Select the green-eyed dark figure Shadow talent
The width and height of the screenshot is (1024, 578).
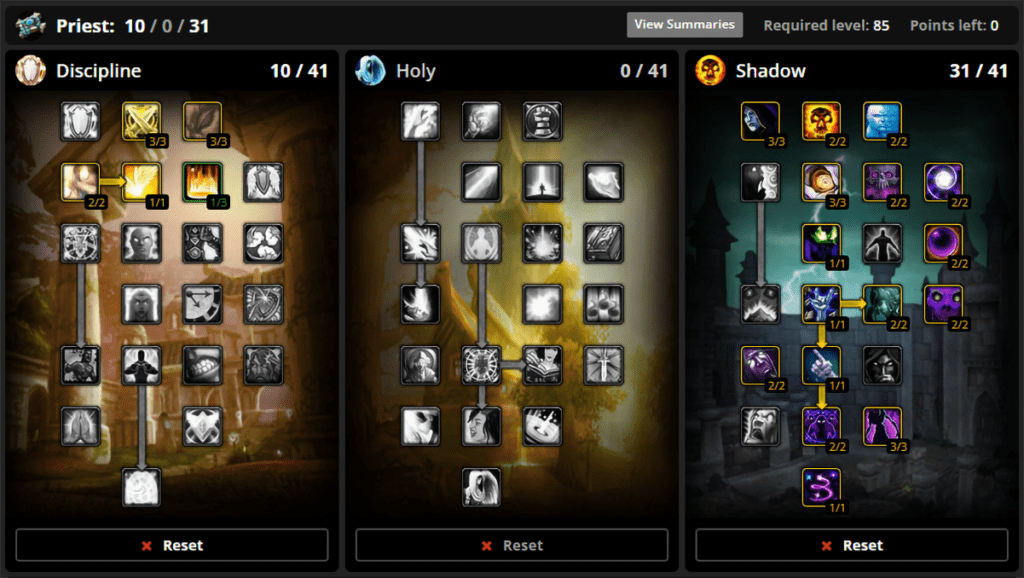[x=822, y=243]
